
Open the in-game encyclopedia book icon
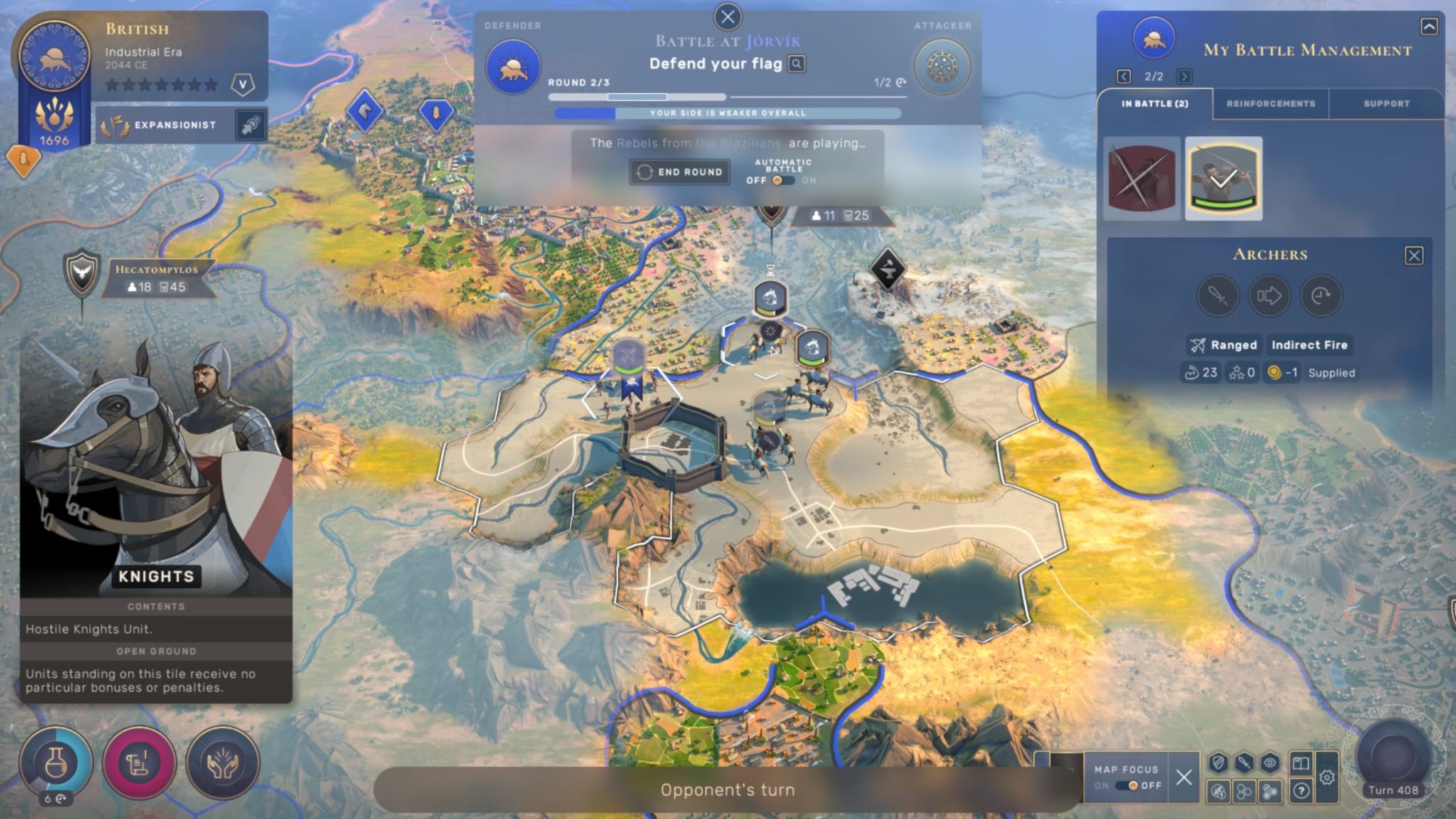pyautogui.click(x=1301, y=764)
